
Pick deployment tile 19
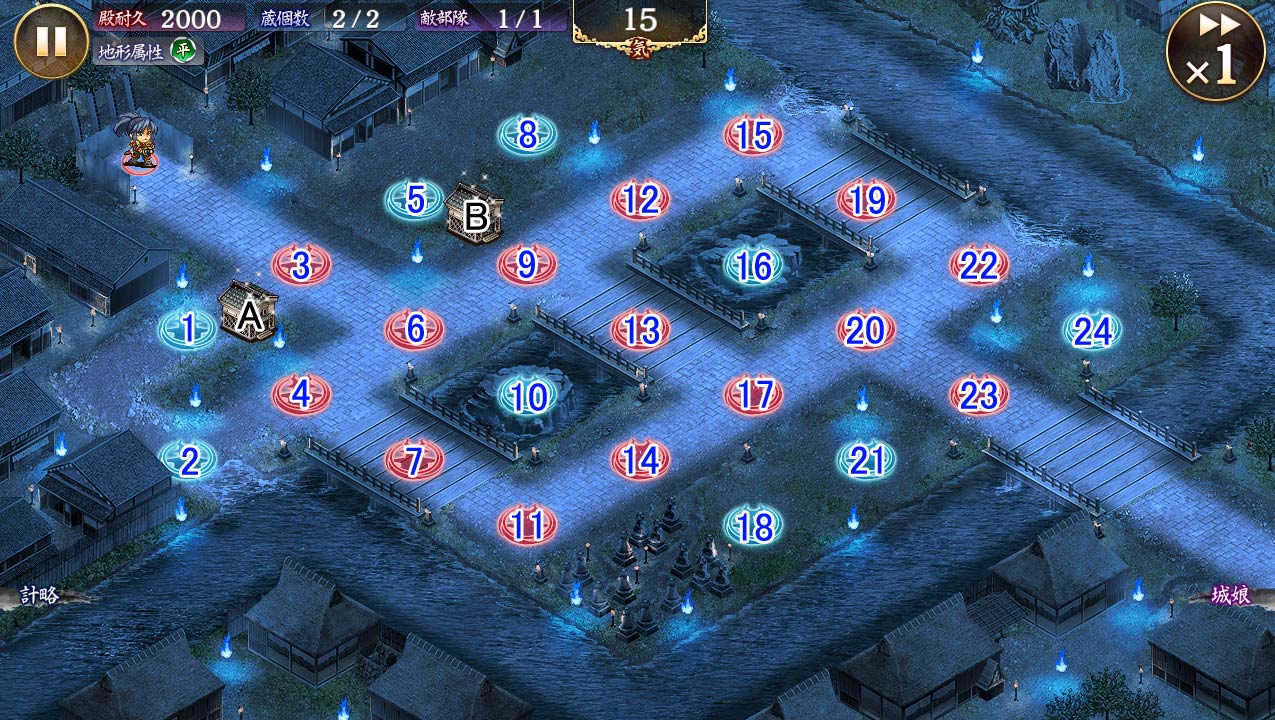coord(866,200)
